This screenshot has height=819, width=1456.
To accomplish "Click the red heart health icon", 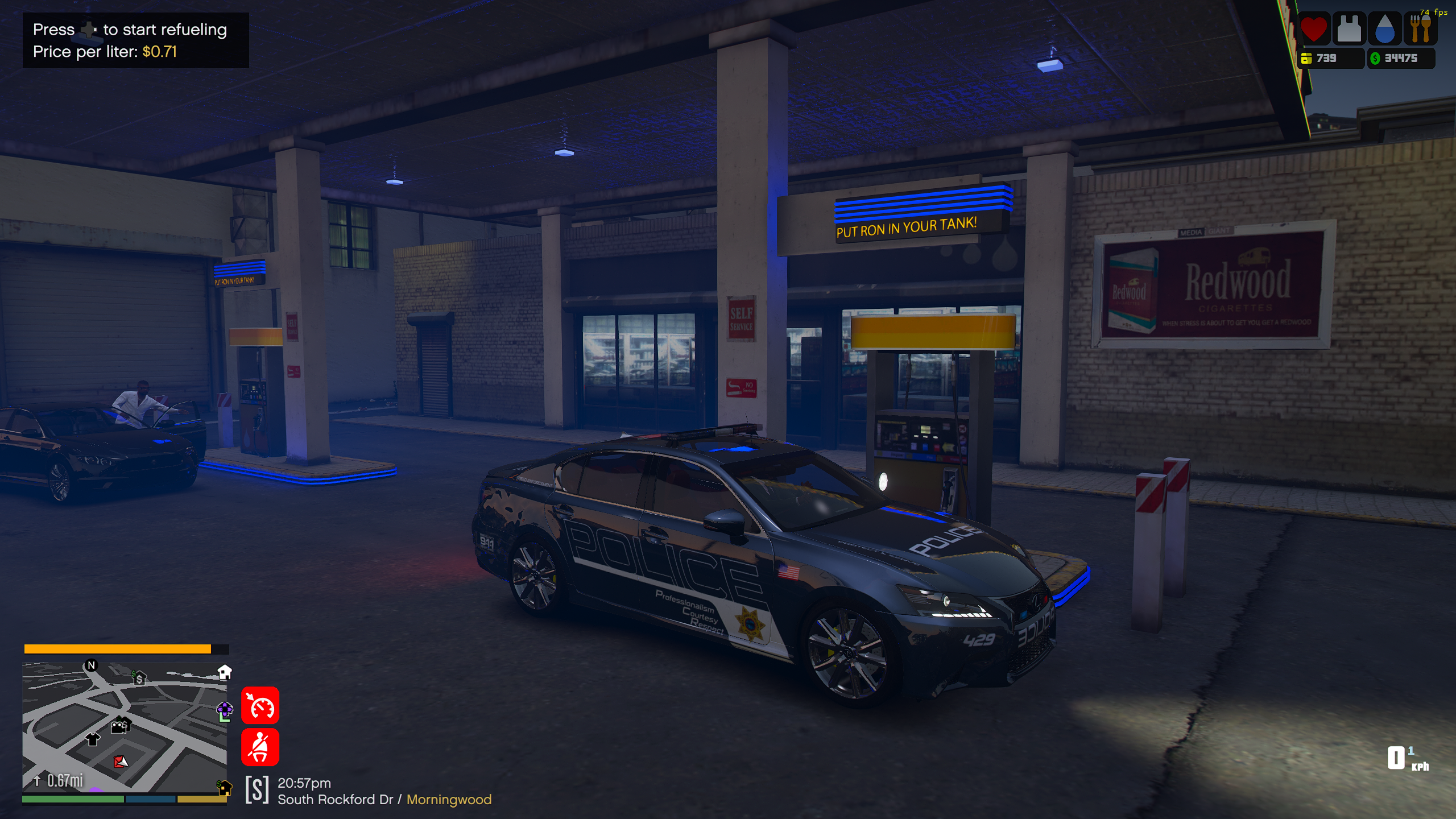I will click(x=1314, y=28).
